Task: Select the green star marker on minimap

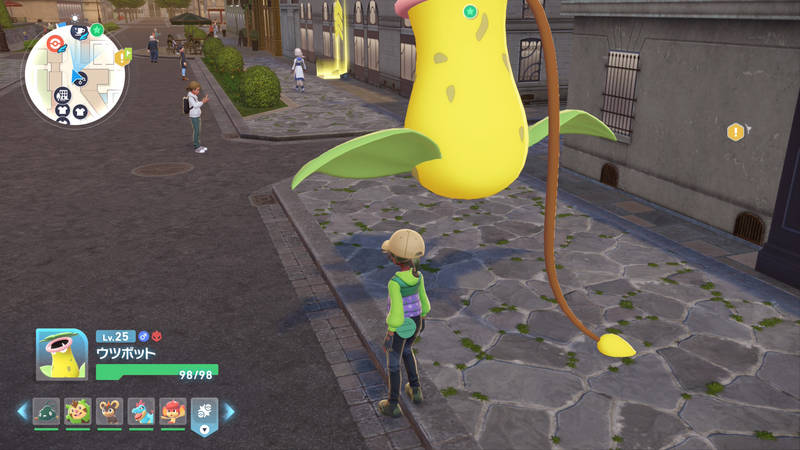Action: click(x=97, y=30)
